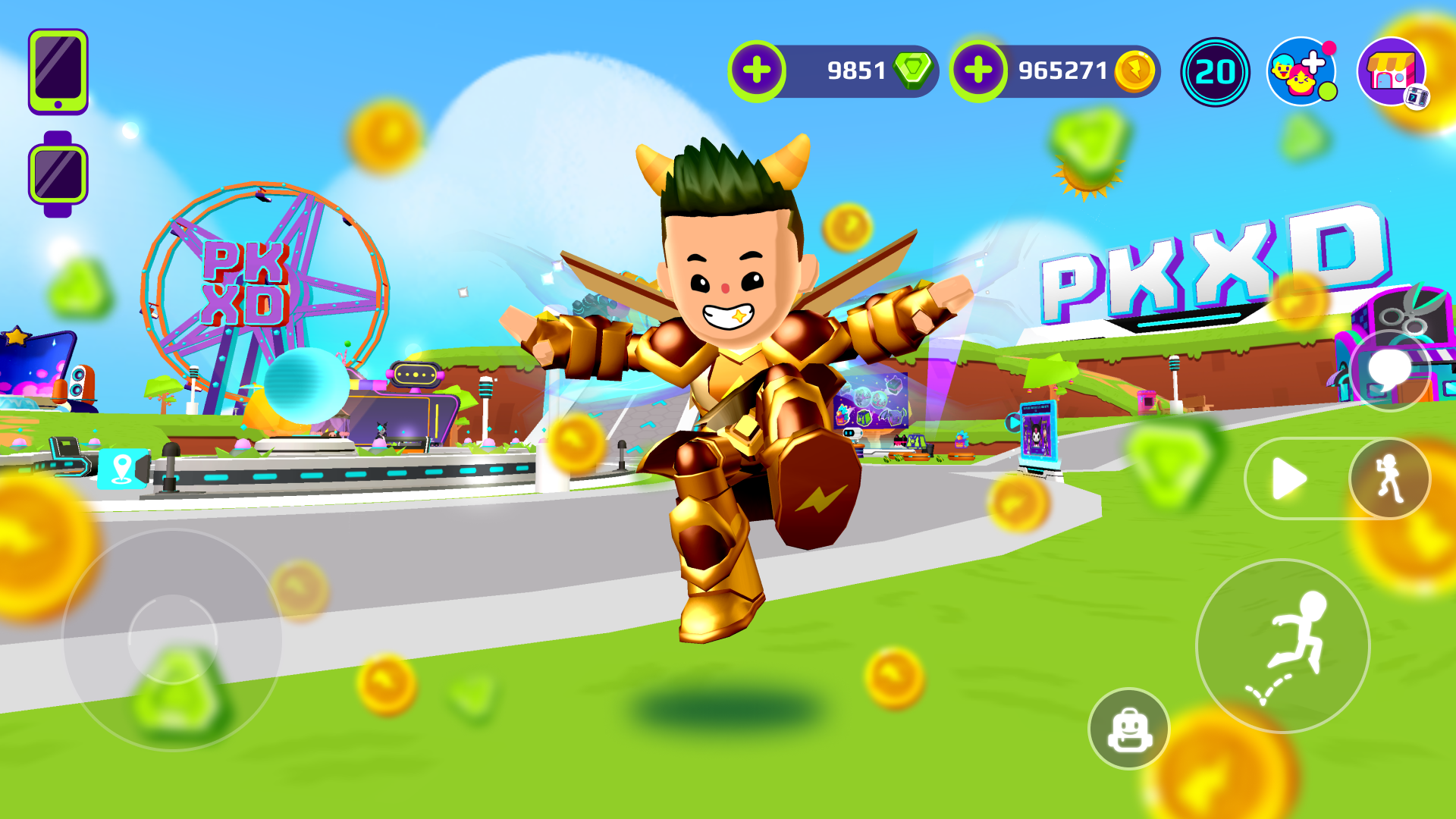
Task: Open the map location pin icon
Action: click(121, 470)
